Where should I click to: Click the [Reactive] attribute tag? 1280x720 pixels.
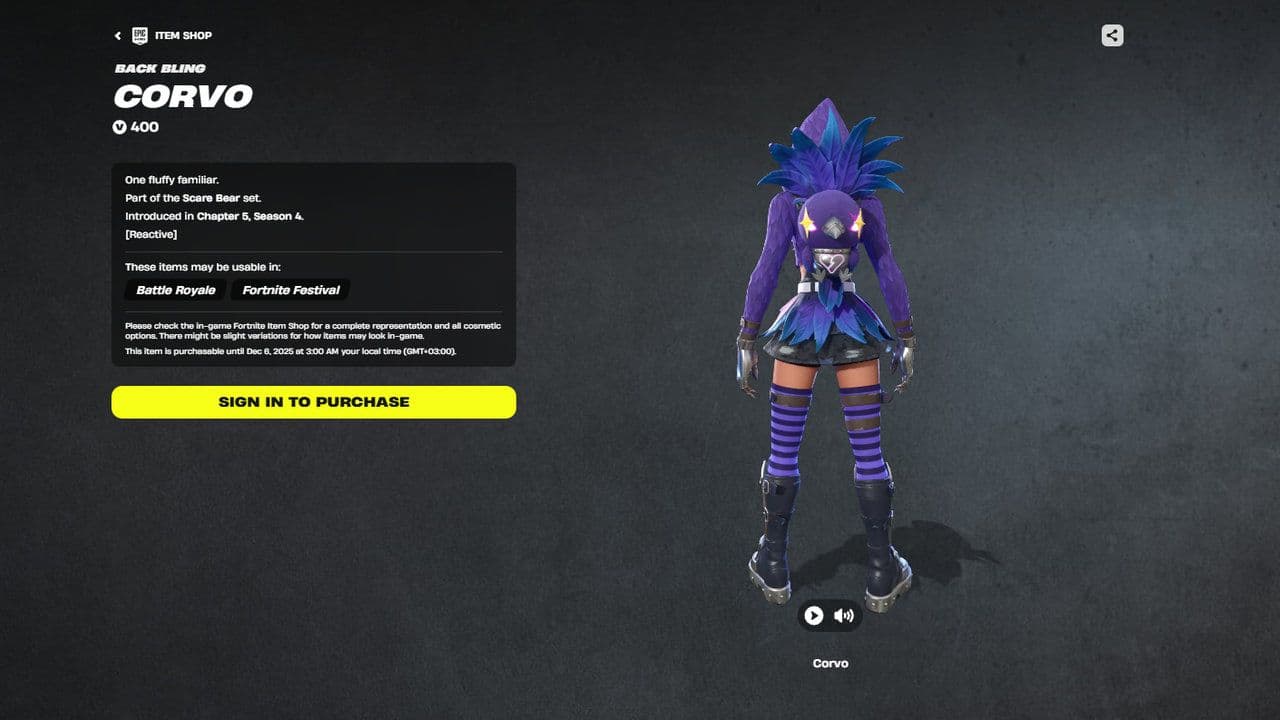click(x=150, y=234)
